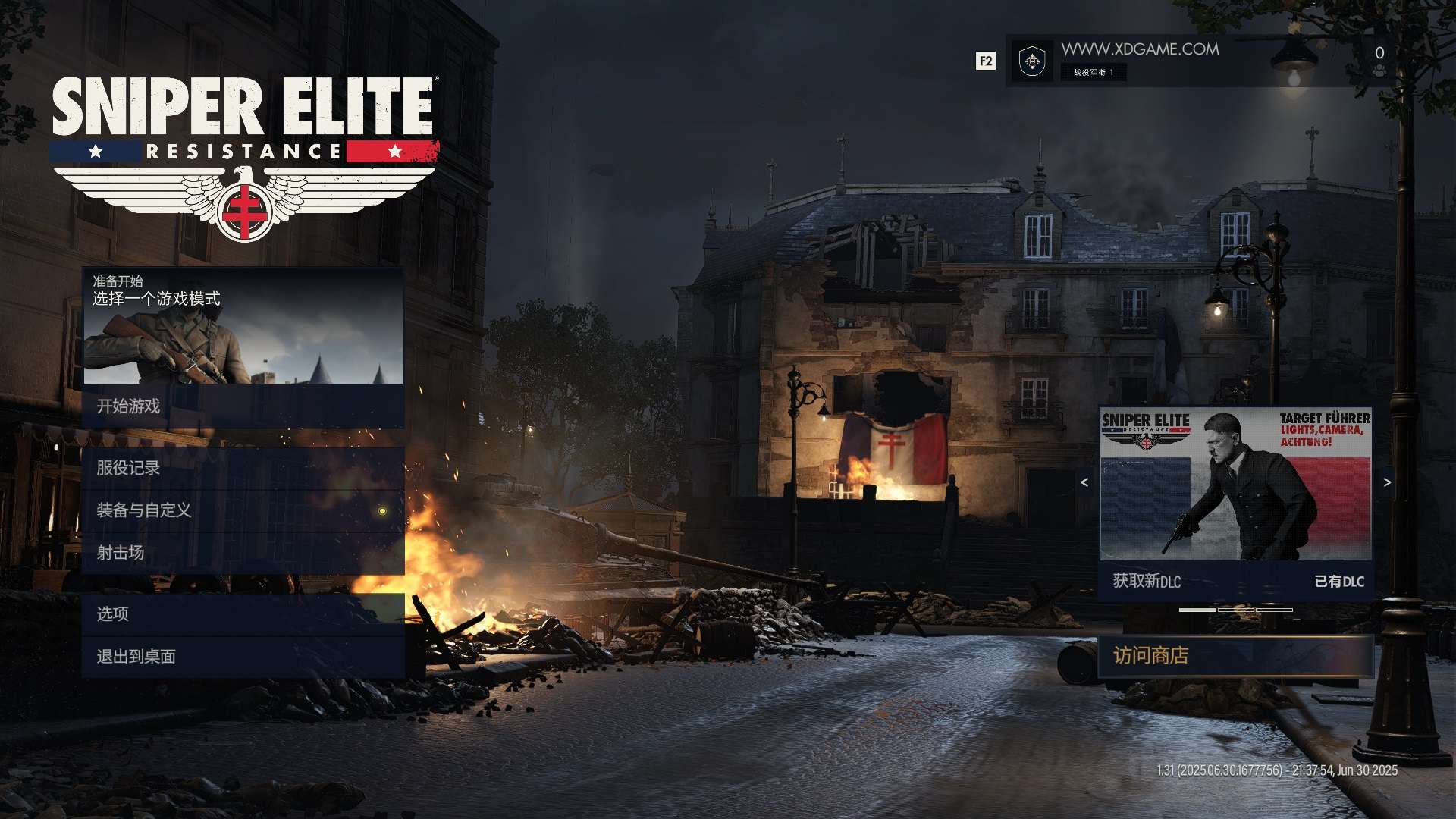Viewport: 1456px width, 819px height.
Task: Click 开始游戏 to start the game
Action: pos(243,406)
